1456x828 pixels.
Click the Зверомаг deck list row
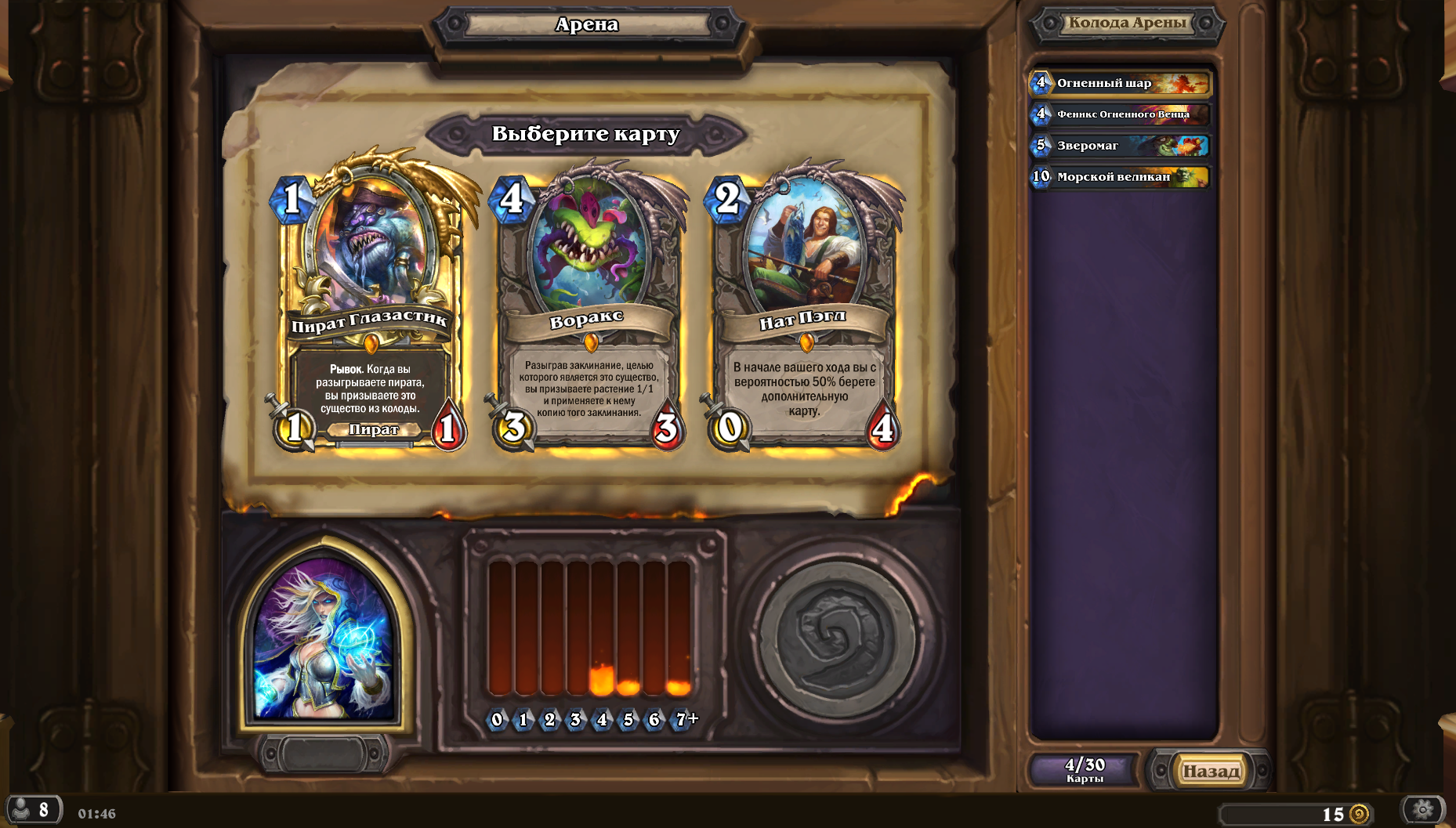coord(1121,146)
